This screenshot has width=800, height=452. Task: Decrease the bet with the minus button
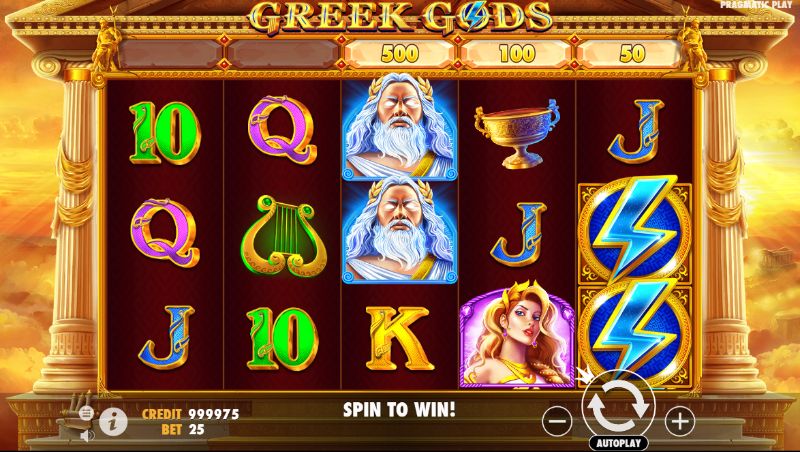coord(558,420)
